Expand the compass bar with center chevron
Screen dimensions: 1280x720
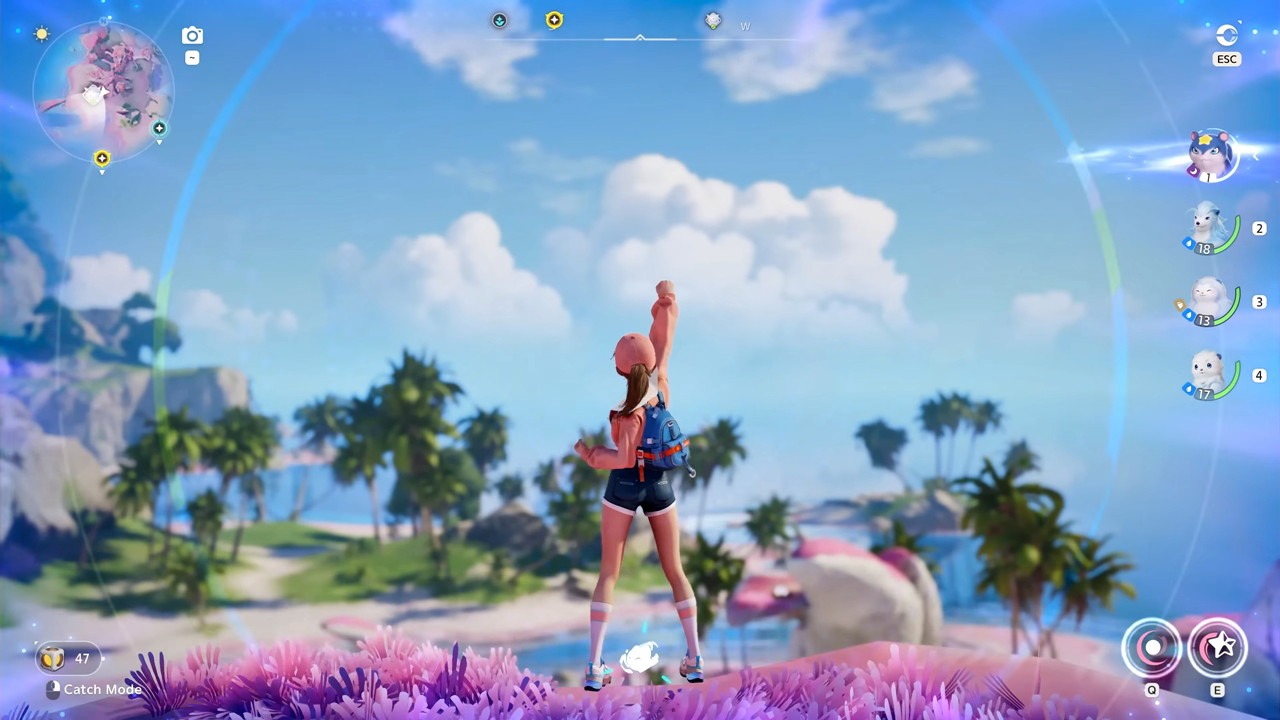(639, 36)
